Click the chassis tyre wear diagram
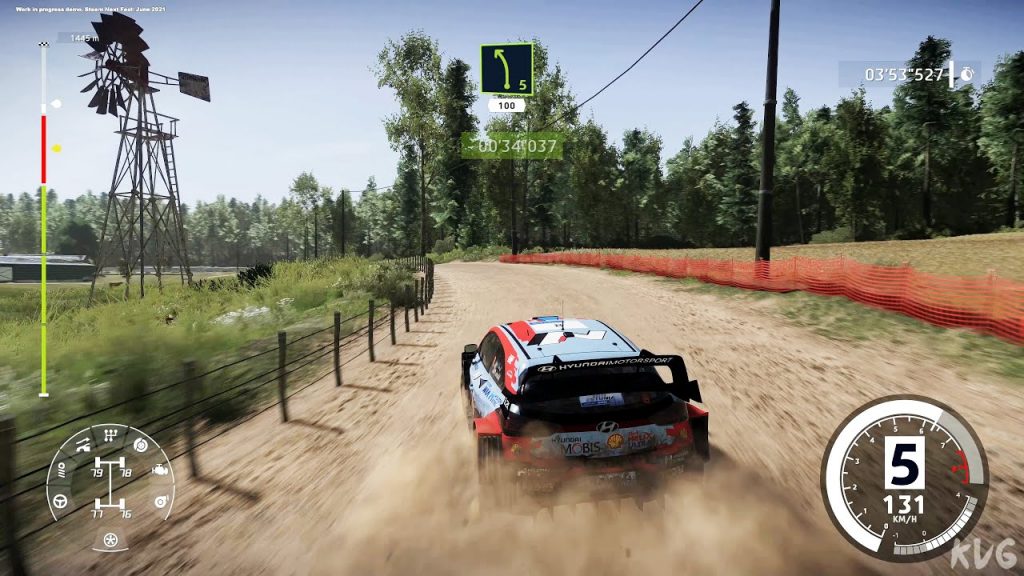The width and height of the screenshot is (1024, 576). point(111,486)
